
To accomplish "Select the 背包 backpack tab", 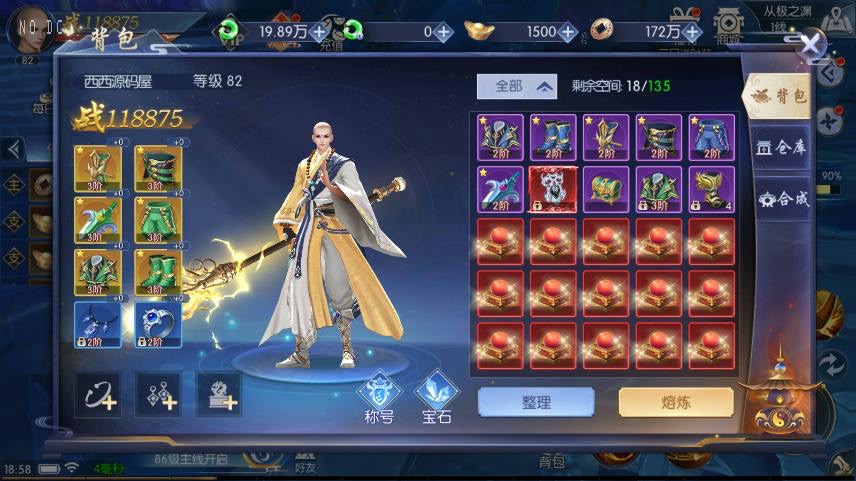I will [780, 96].
